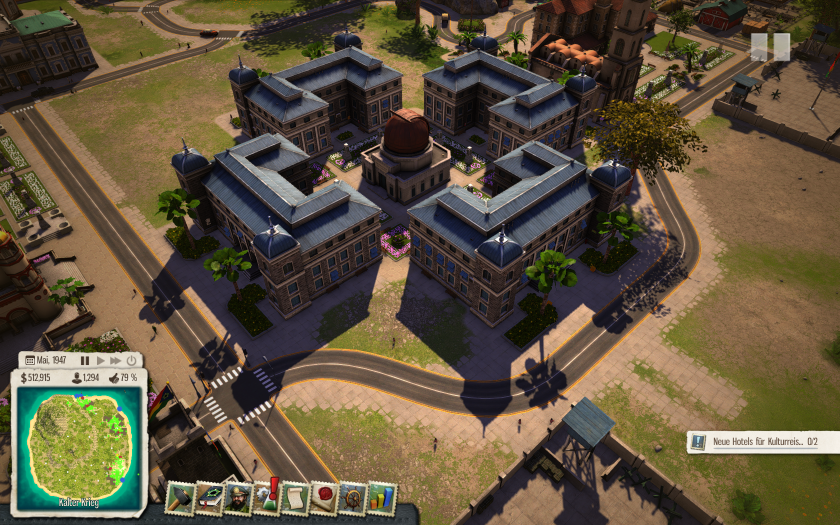Set game speed to fast forward
840x525 pixels.
coord(116,360)
